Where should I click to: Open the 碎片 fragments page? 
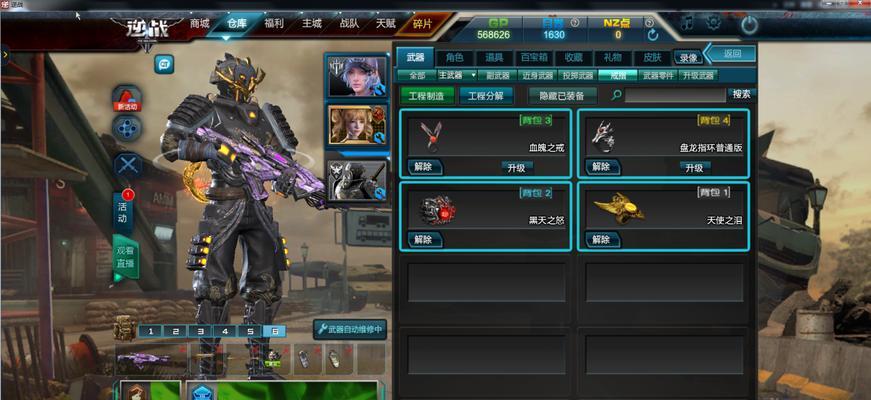(423, 23)
